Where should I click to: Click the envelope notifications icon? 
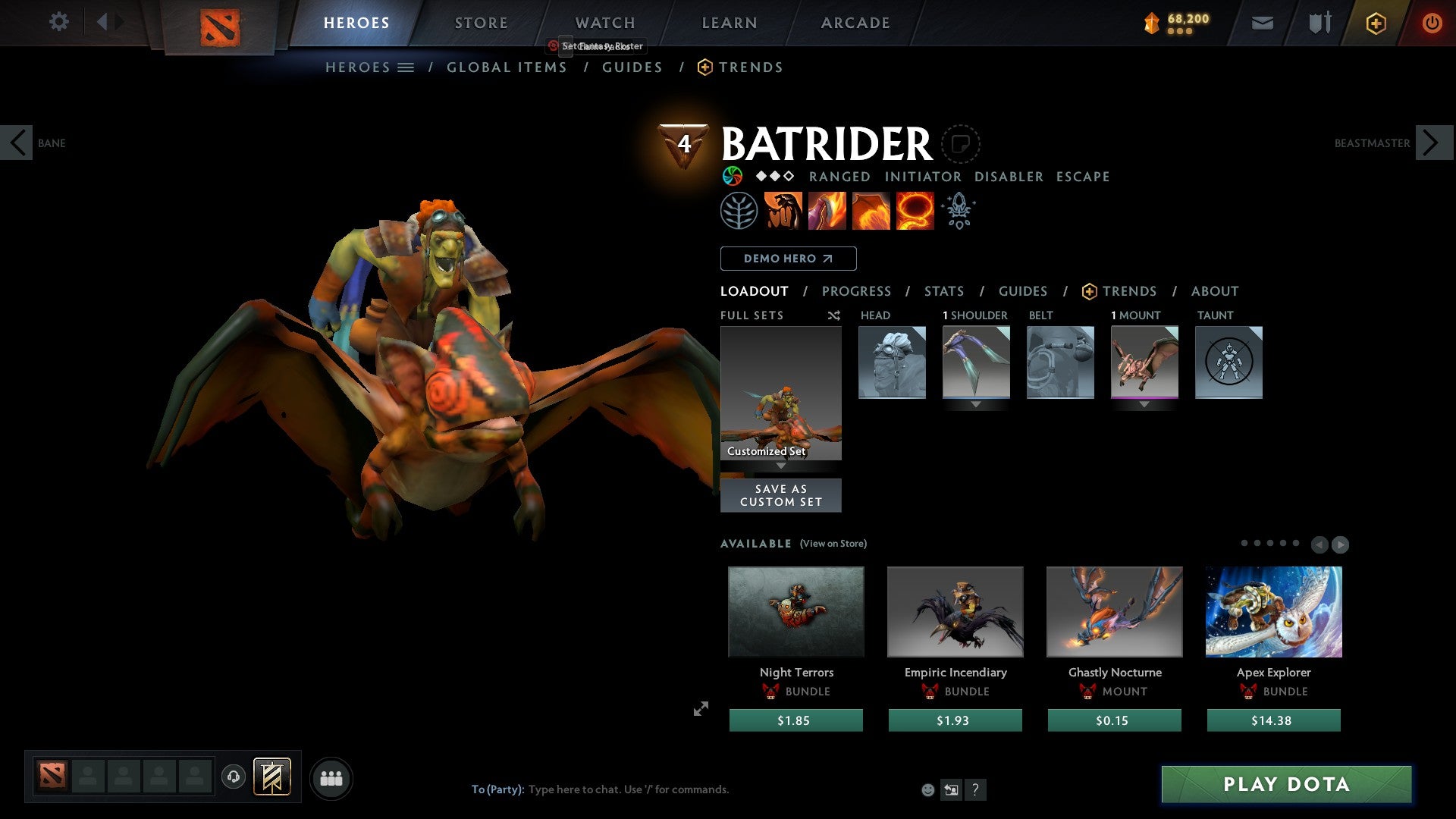1263,23
